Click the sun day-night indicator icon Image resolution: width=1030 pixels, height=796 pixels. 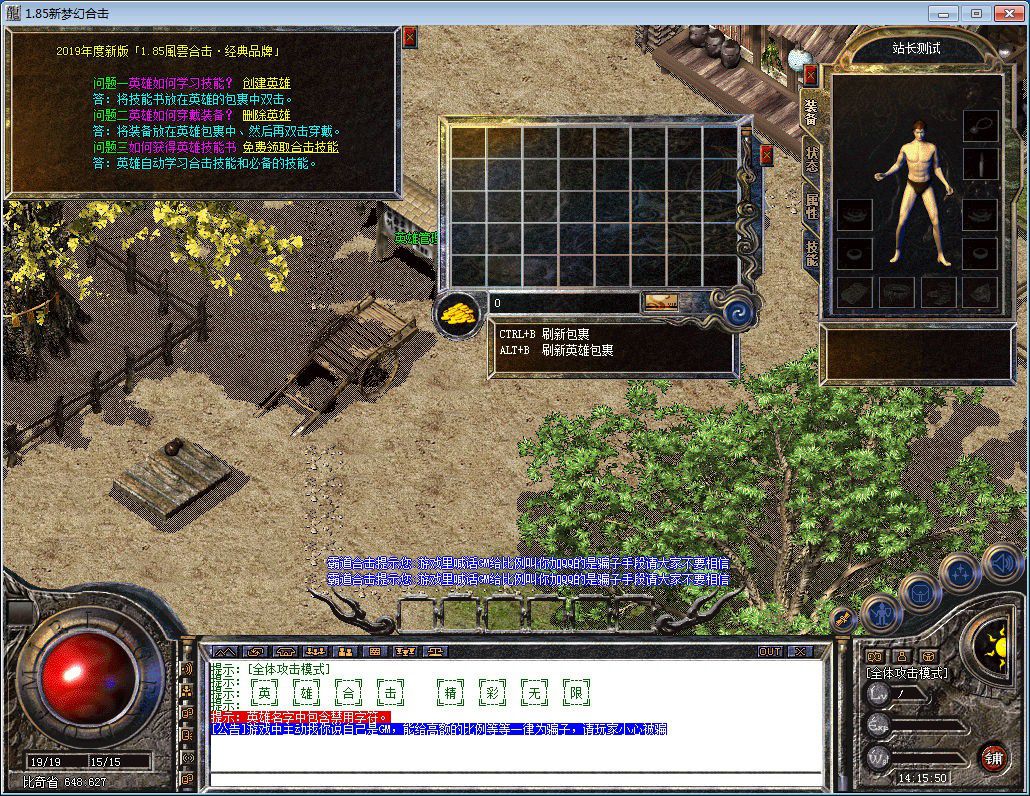(993, 645)
